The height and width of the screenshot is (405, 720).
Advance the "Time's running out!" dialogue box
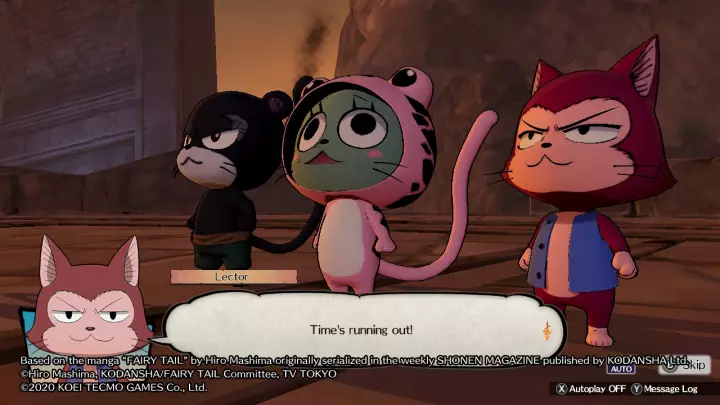362,329
